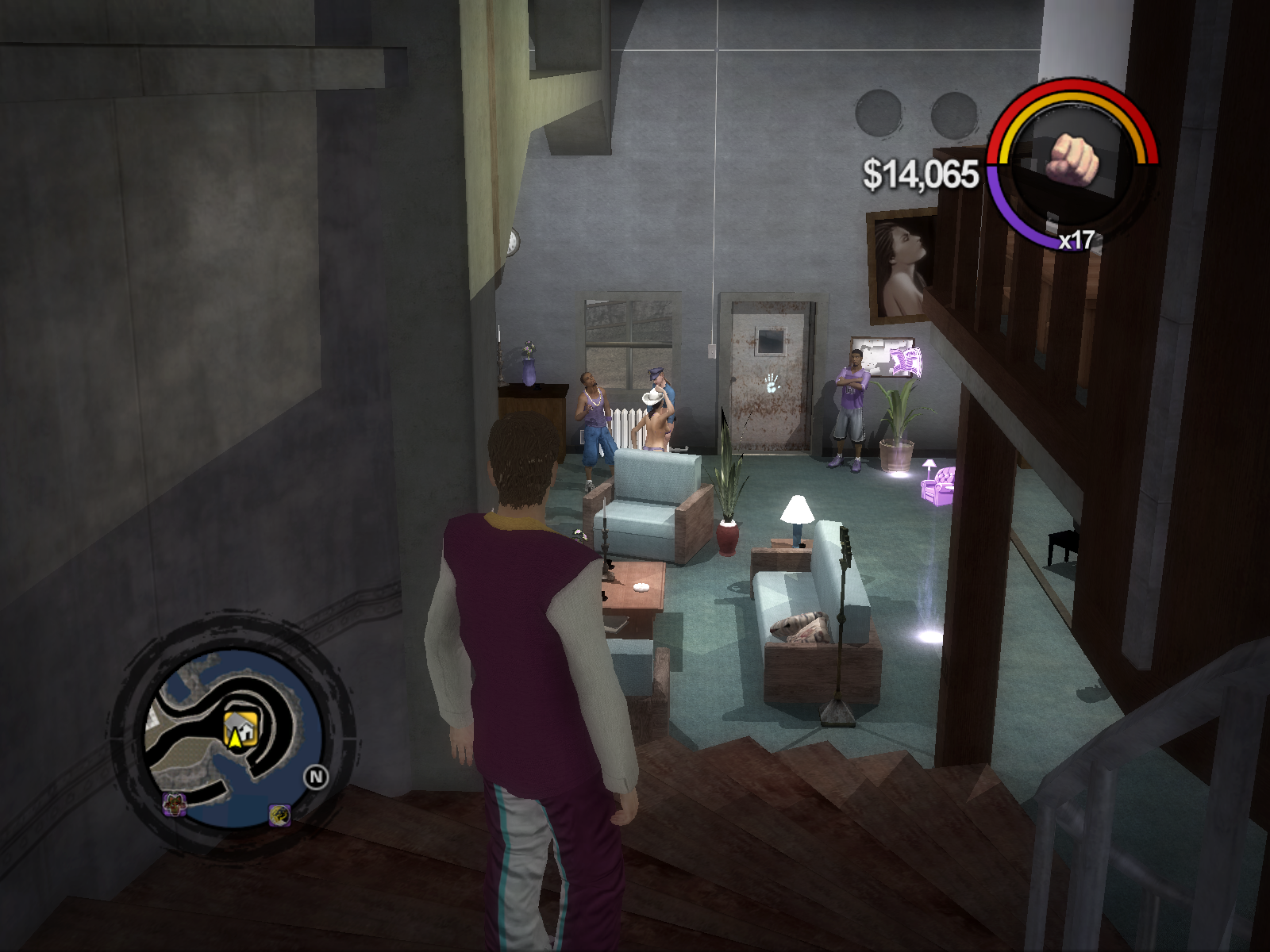The height and width of the screenshot is (952, 1270).
Task: Select the yellow dragon gang marker
Action: pyautogui.click(x=279, y=814)
